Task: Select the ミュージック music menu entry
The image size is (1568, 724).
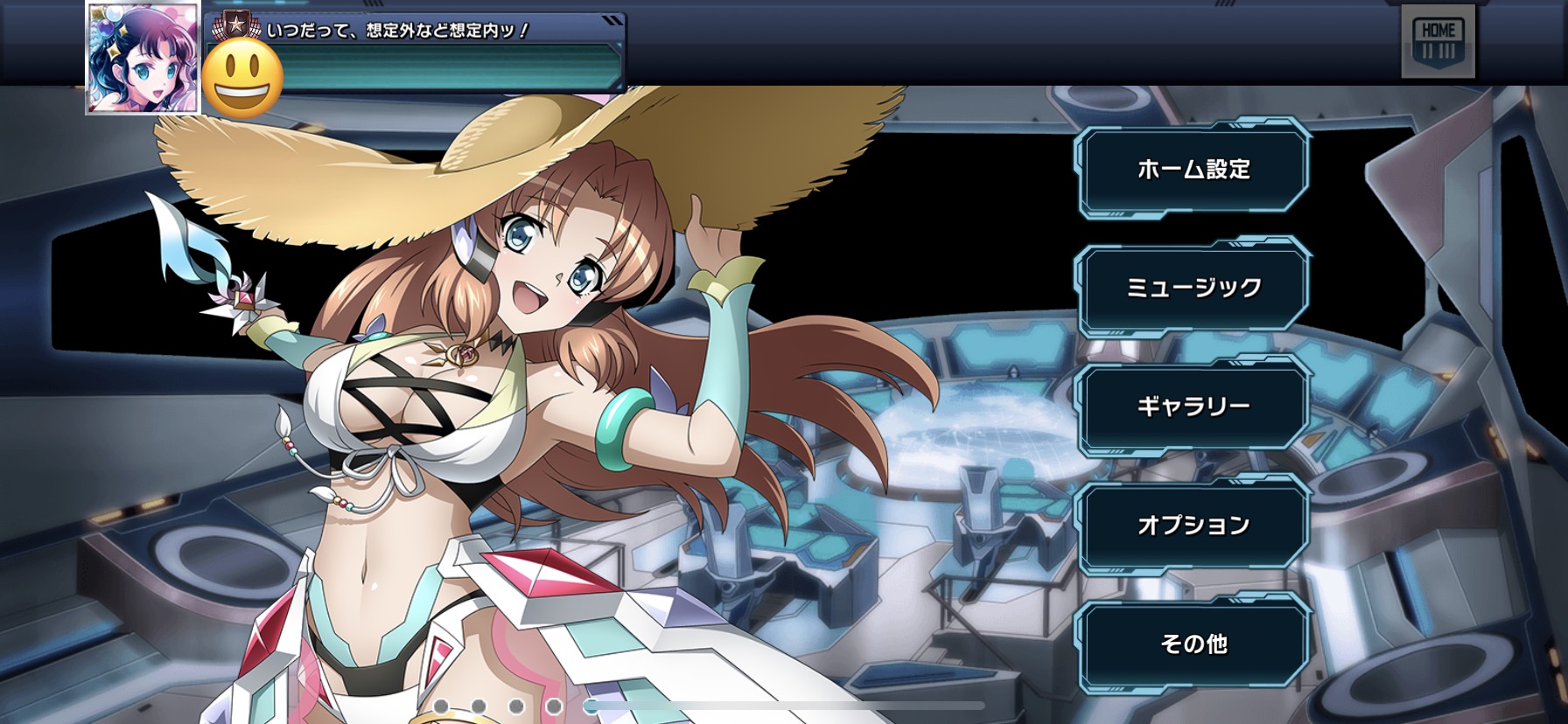Action: click(1193, 287)
